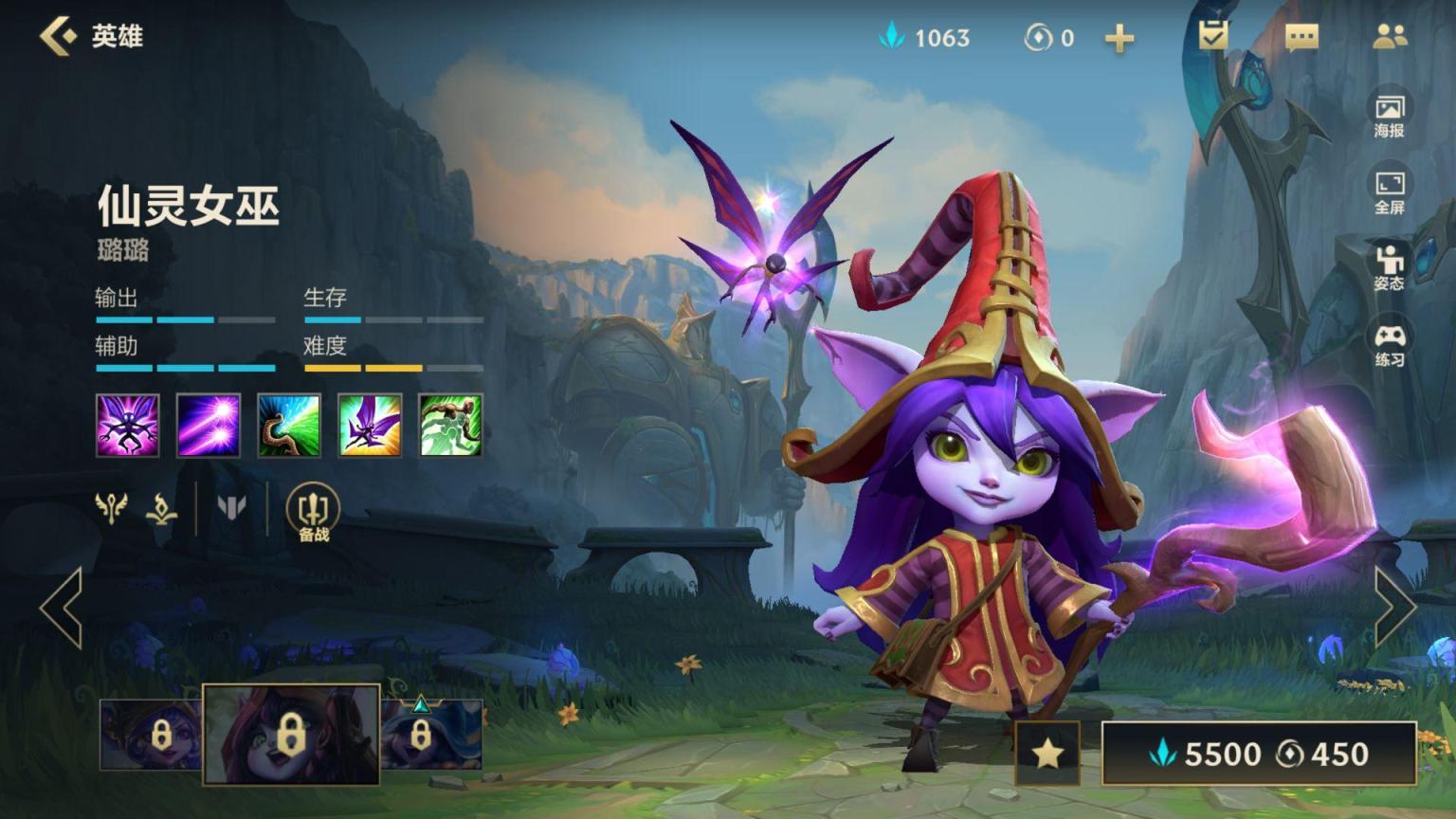The height and width of the screenshot is (819, 1456).
Task: Select the first locked skin thumbnail
Action: click(x=152, y=735)
